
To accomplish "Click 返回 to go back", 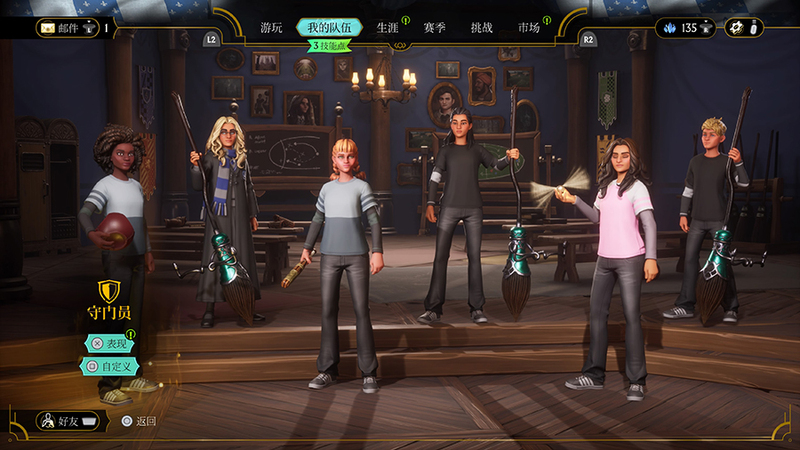I will point(138,421).
